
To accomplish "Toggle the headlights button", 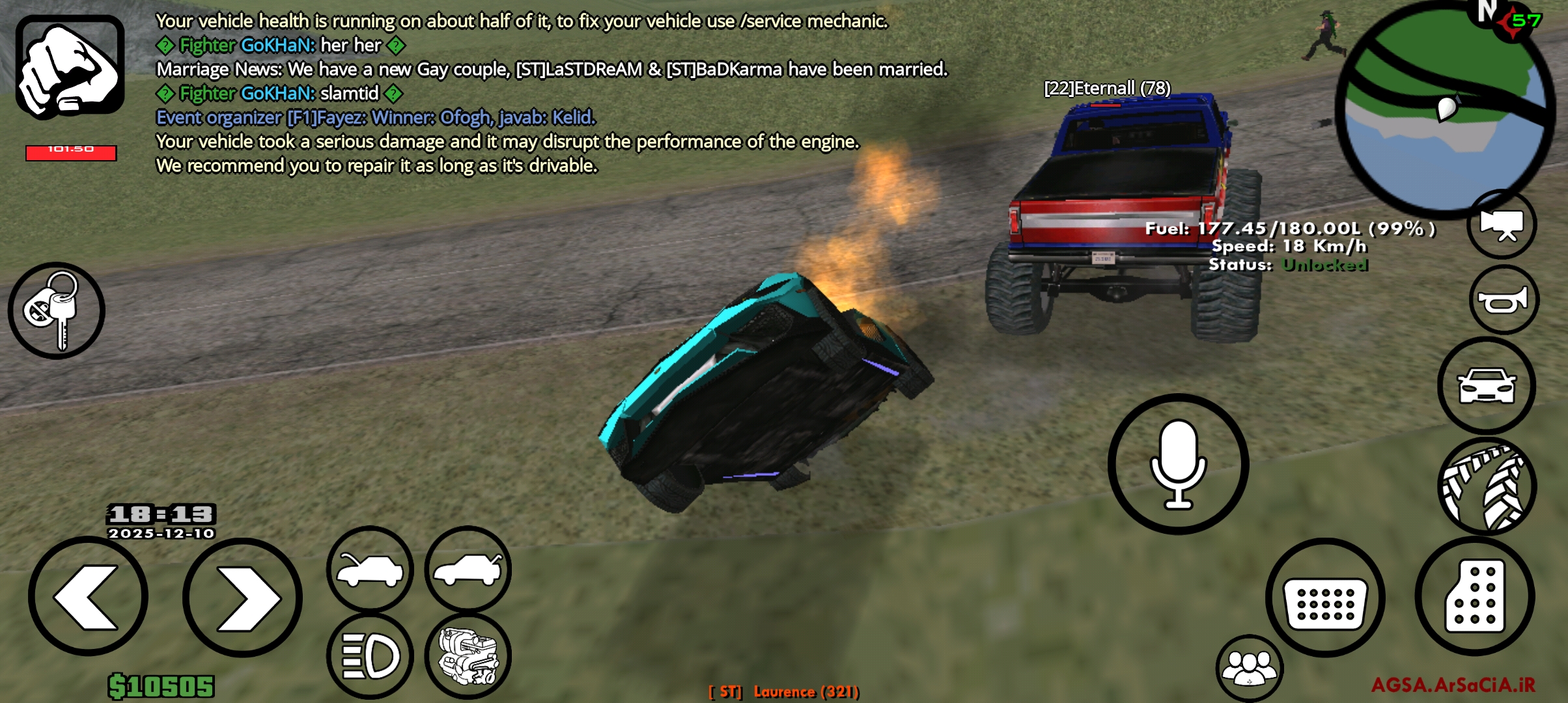I will tap(370, 655).
